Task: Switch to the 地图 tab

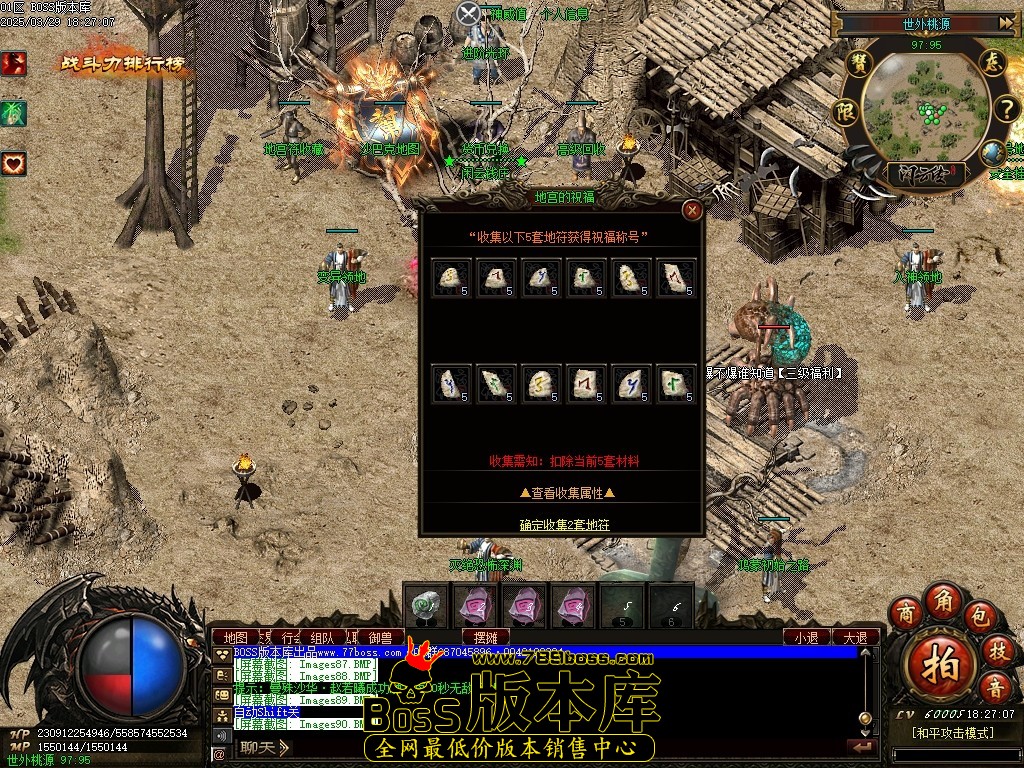Action: tap(236, 637)
